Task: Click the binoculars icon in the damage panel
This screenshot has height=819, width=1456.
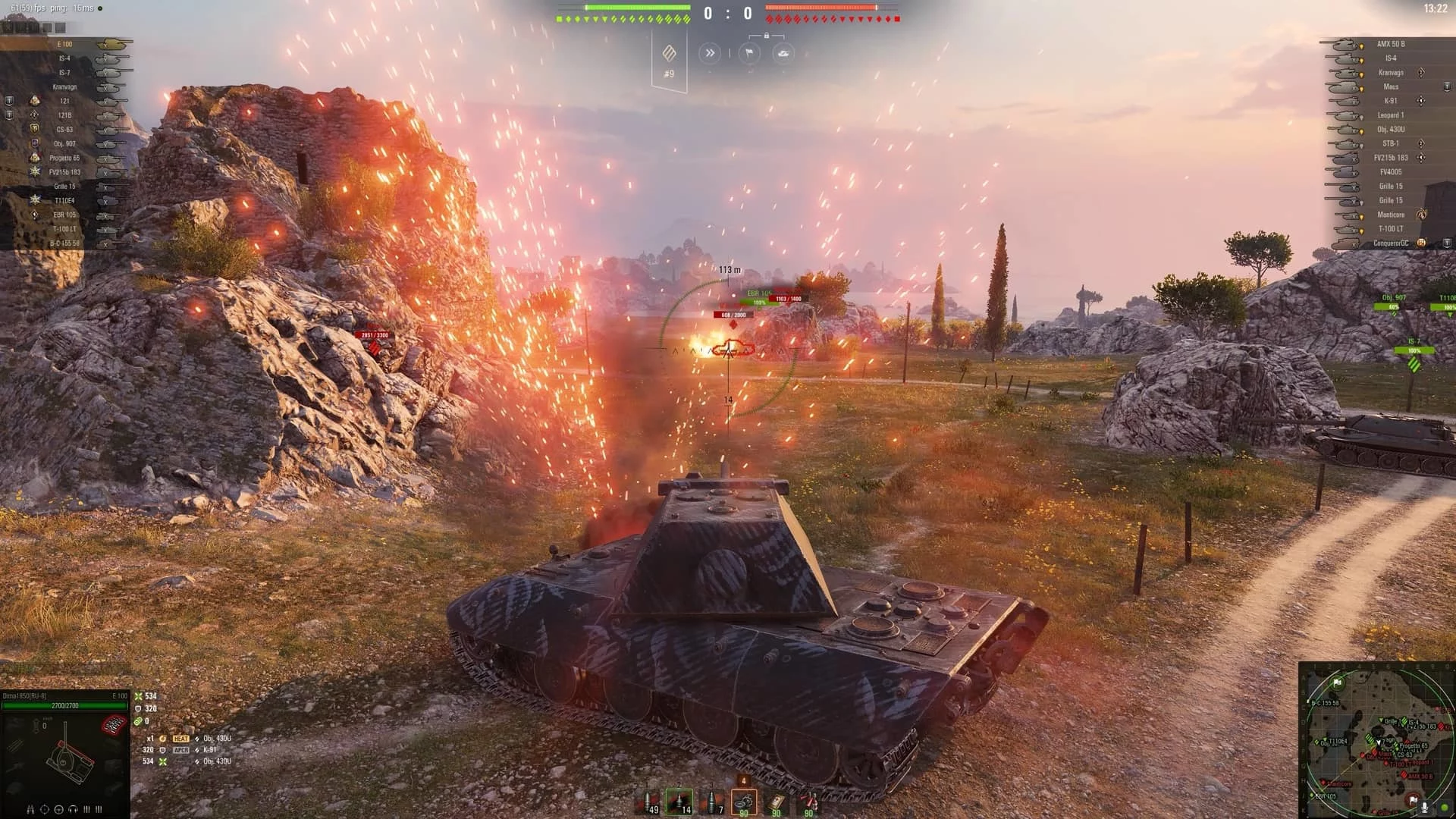Action: [30, 809]
